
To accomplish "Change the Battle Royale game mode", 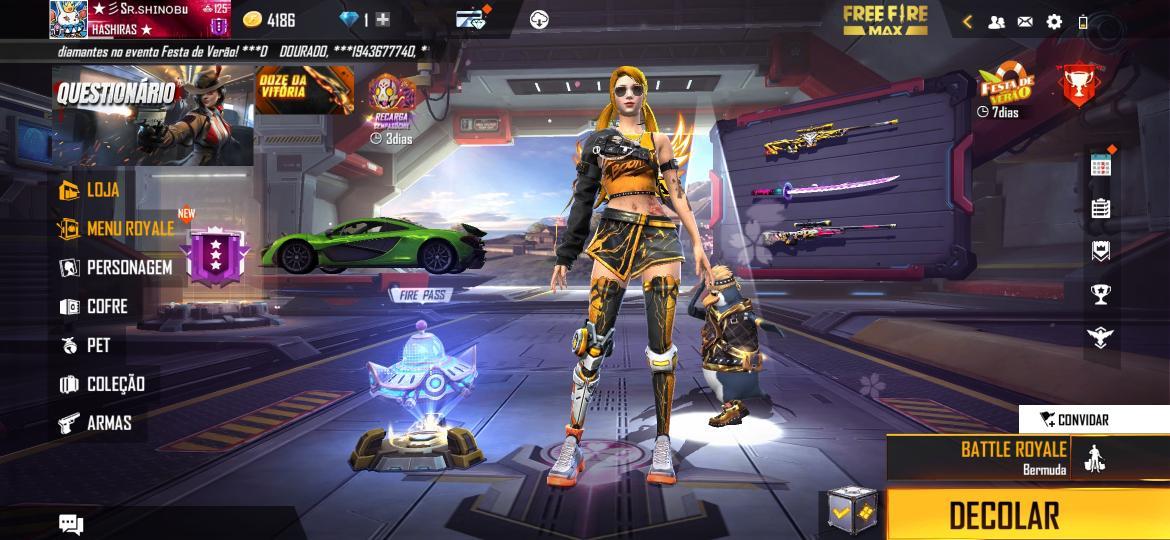I will pyautogui.click(x=1012, y=457).
